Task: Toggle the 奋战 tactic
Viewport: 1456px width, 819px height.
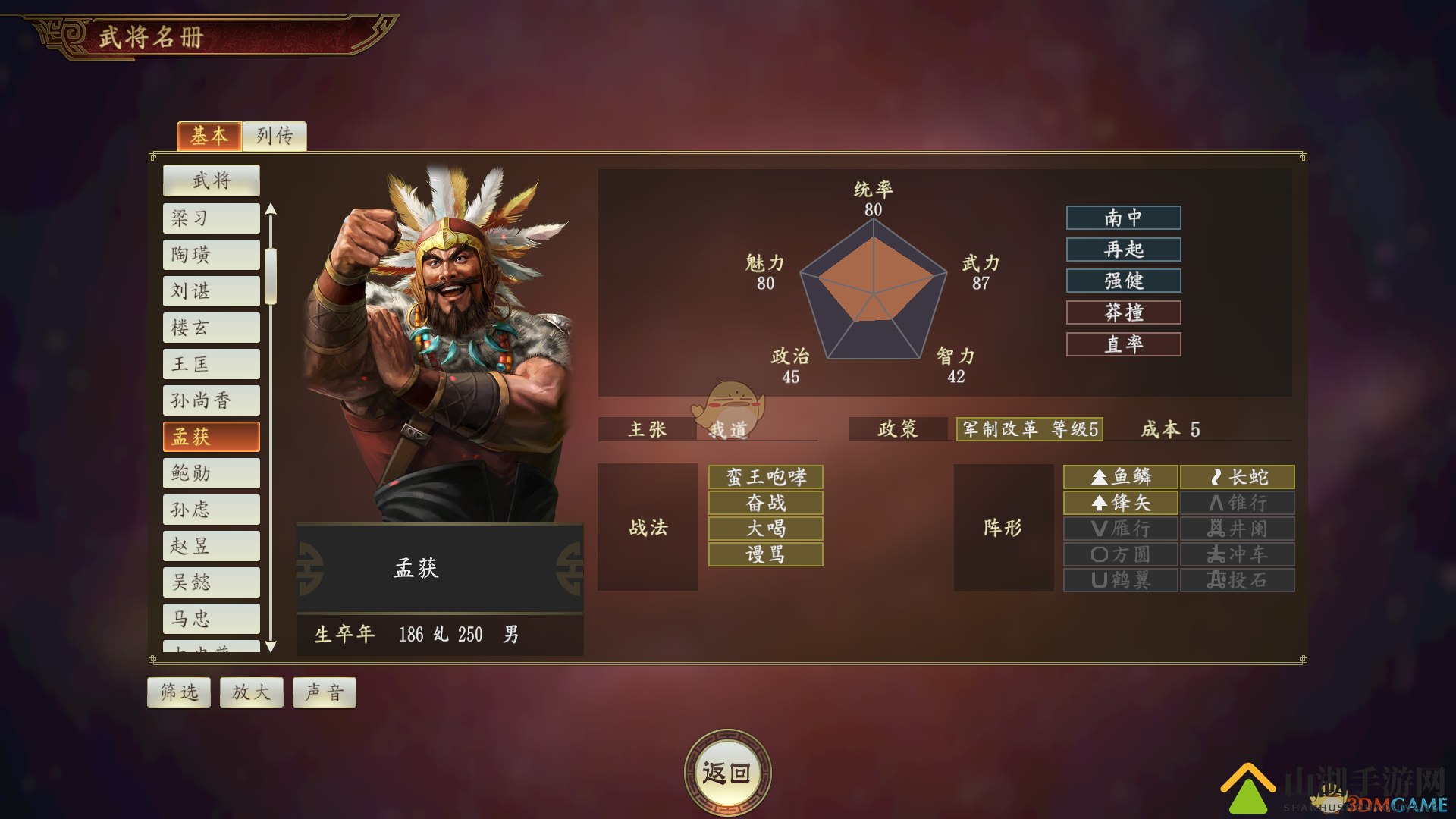Action: point(764,503)
